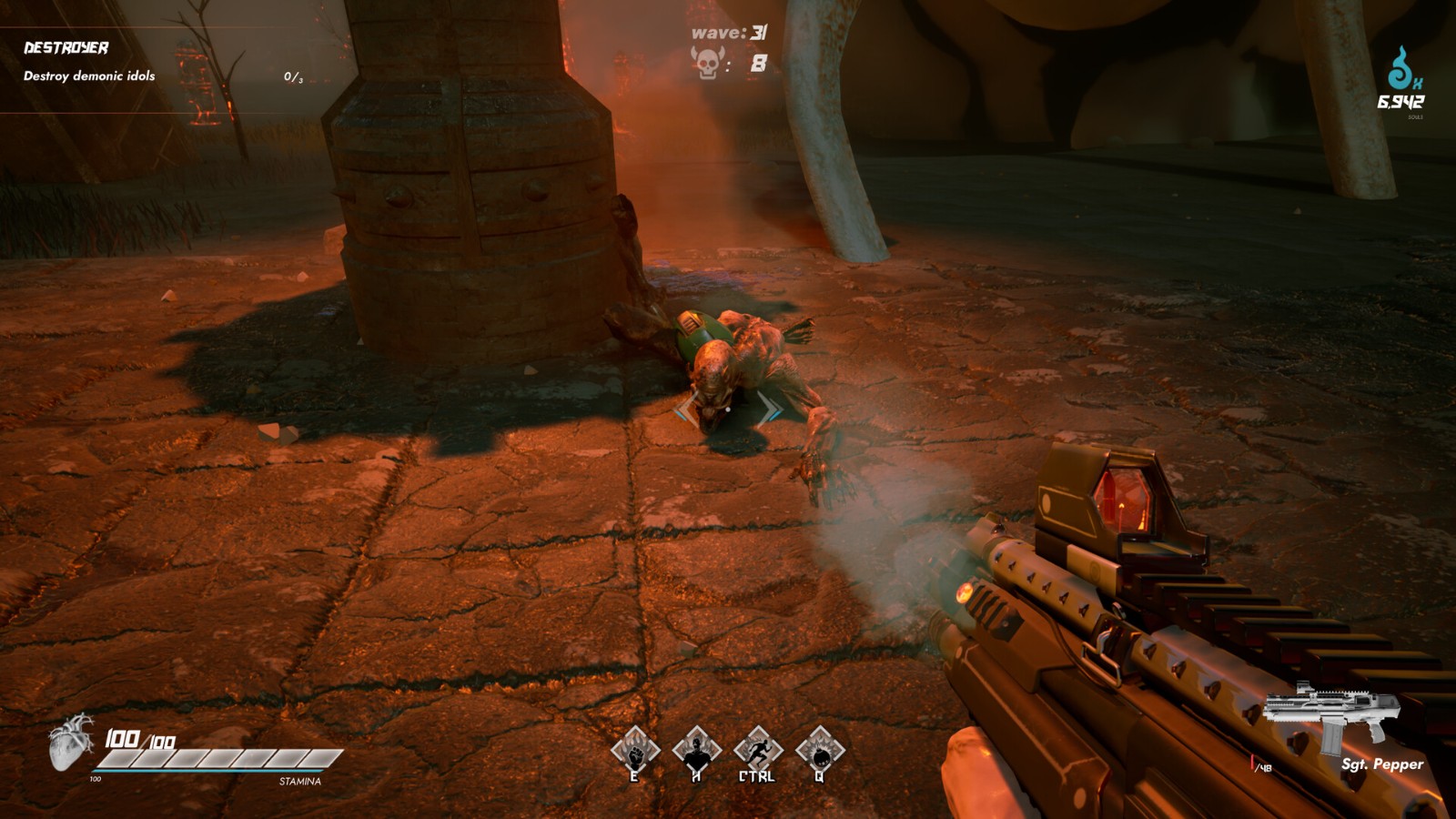Activate the flaming fist ability icon
This screenshot has width=1456, height=819.
click(634, 750)
